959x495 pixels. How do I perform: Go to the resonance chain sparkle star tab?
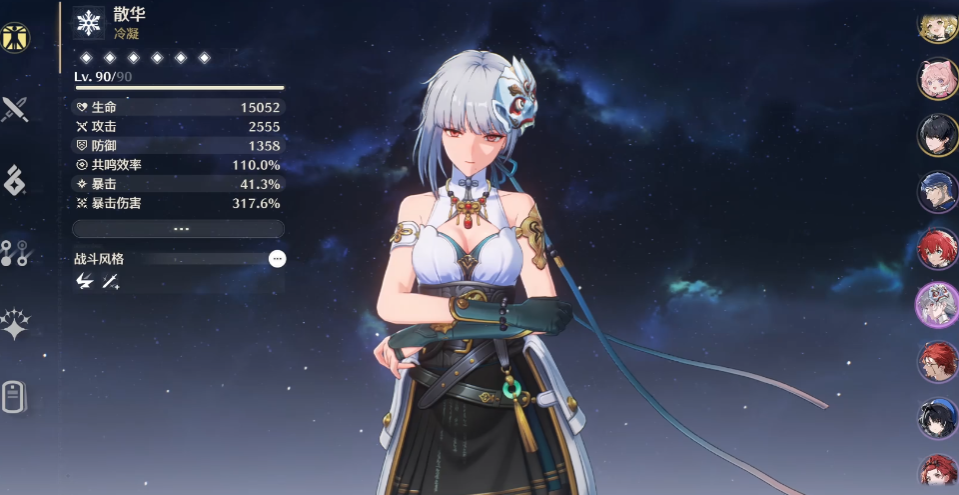tap(15, 325)
